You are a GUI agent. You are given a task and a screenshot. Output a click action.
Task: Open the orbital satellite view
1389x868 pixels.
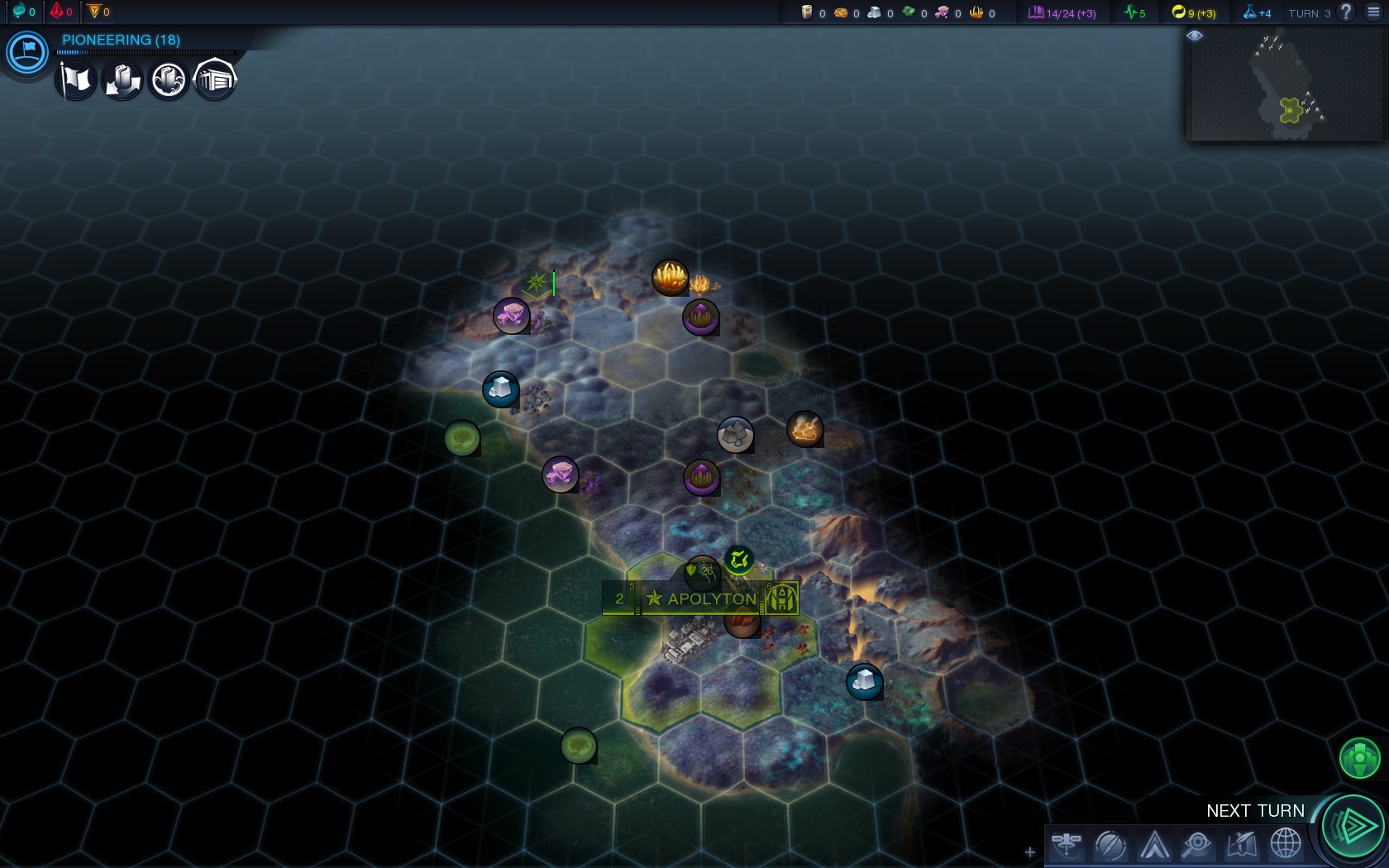click(x=1067, y=845)
